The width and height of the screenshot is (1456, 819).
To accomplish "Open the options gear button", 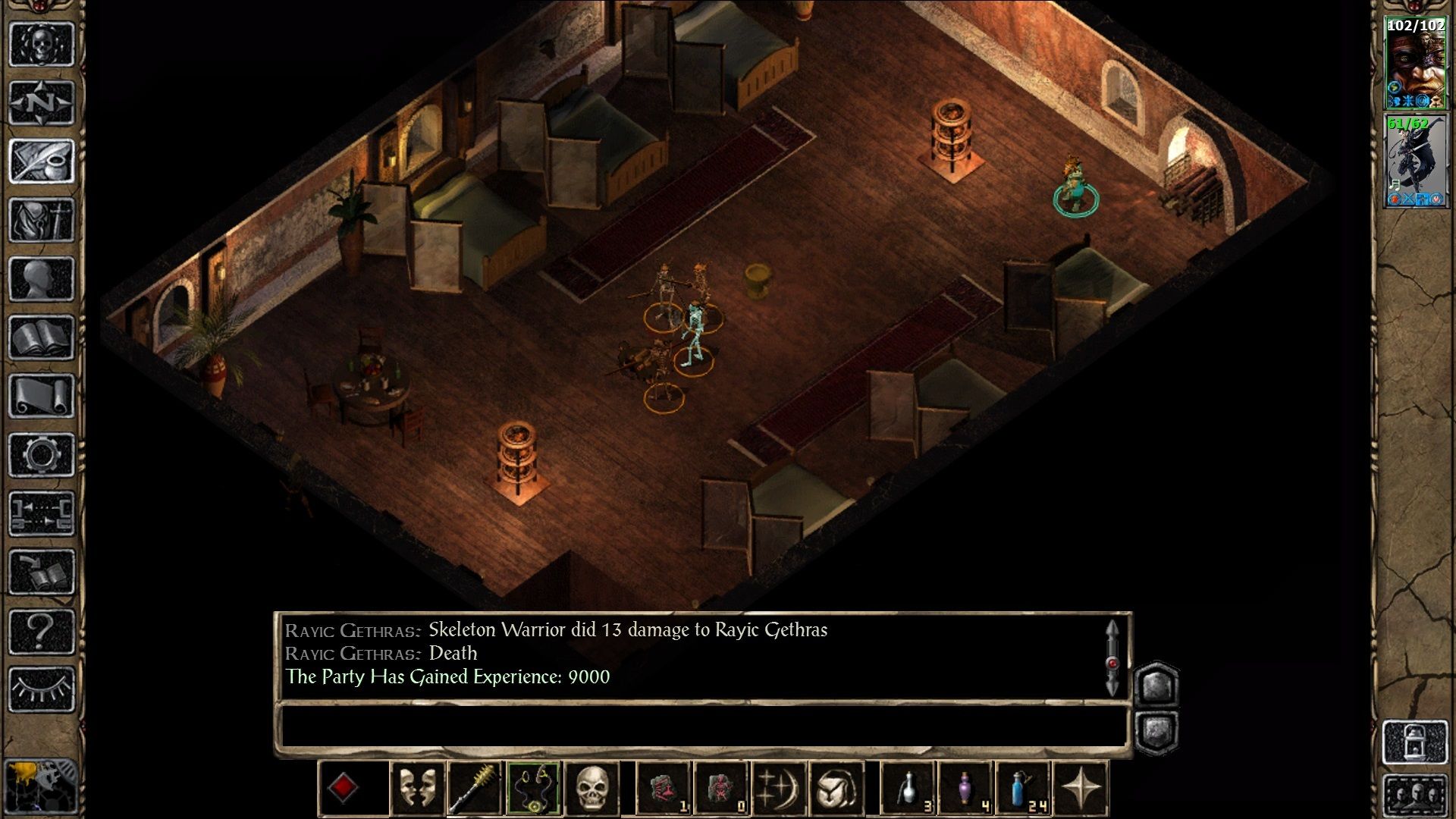I will [42, 455].
